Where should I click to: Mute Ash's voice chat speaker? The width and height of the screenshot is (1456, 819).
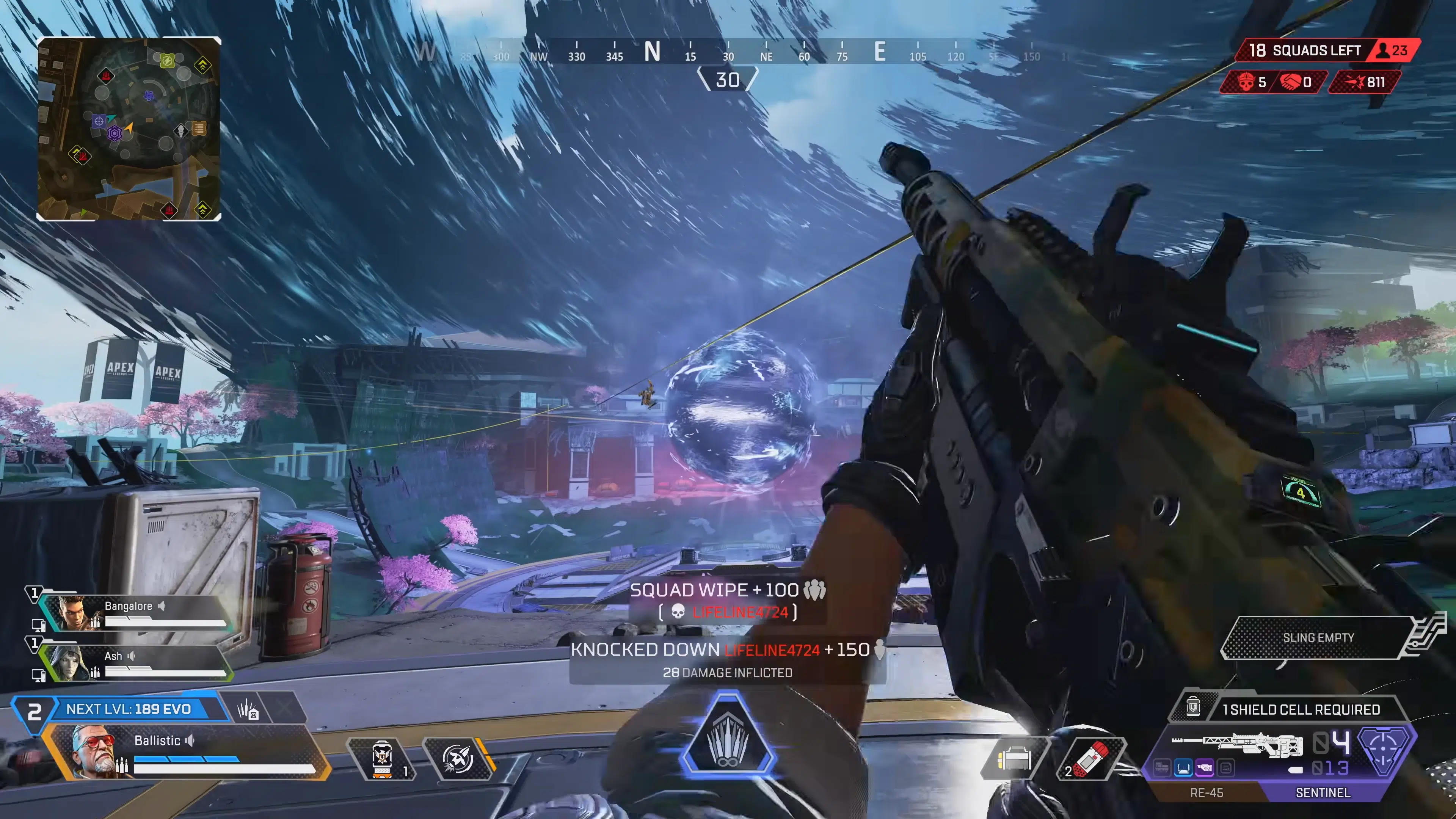tap(132, 656)
